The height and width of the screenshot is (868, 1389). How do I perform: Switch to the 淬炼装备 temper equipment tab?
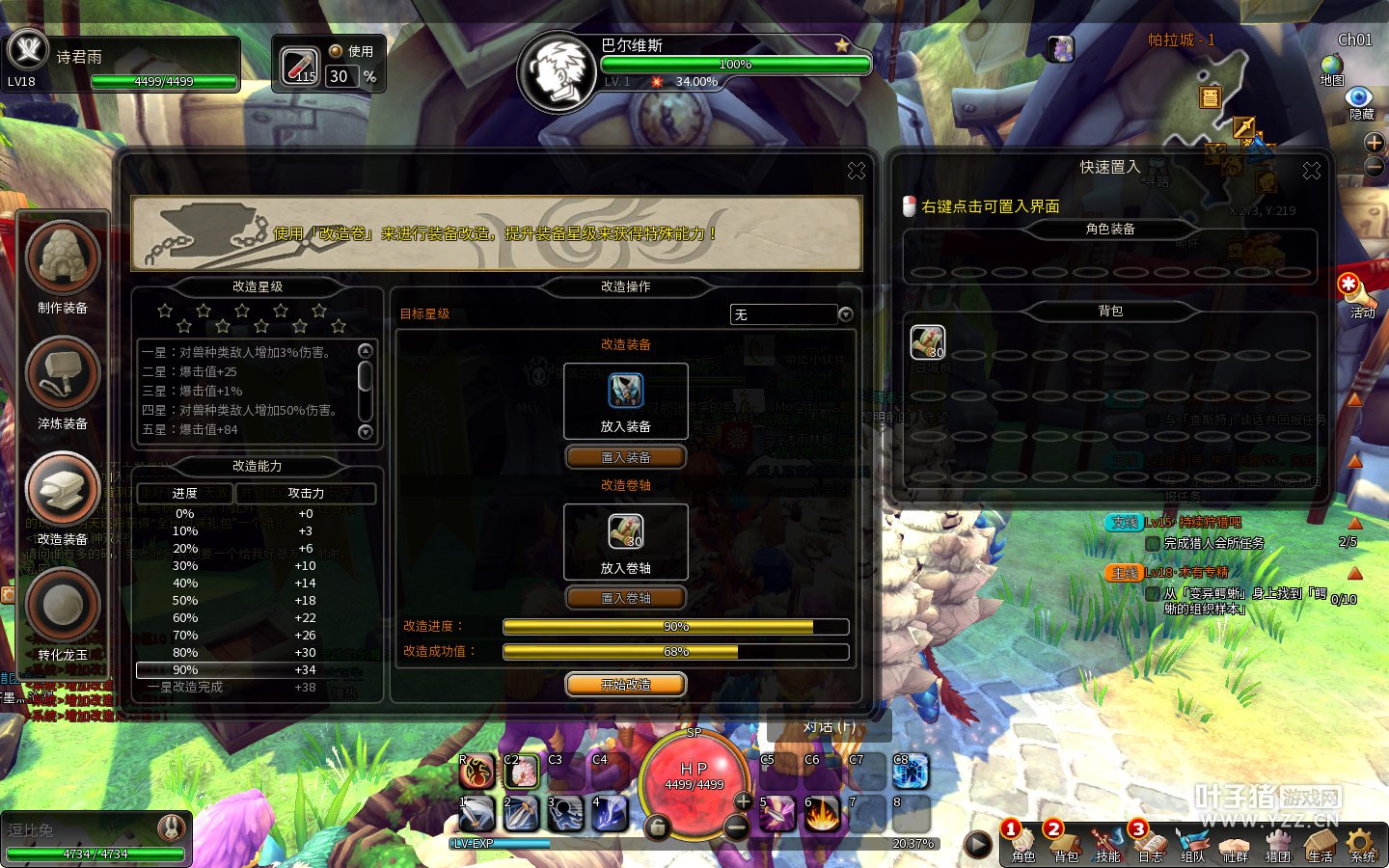coord(63,374)
